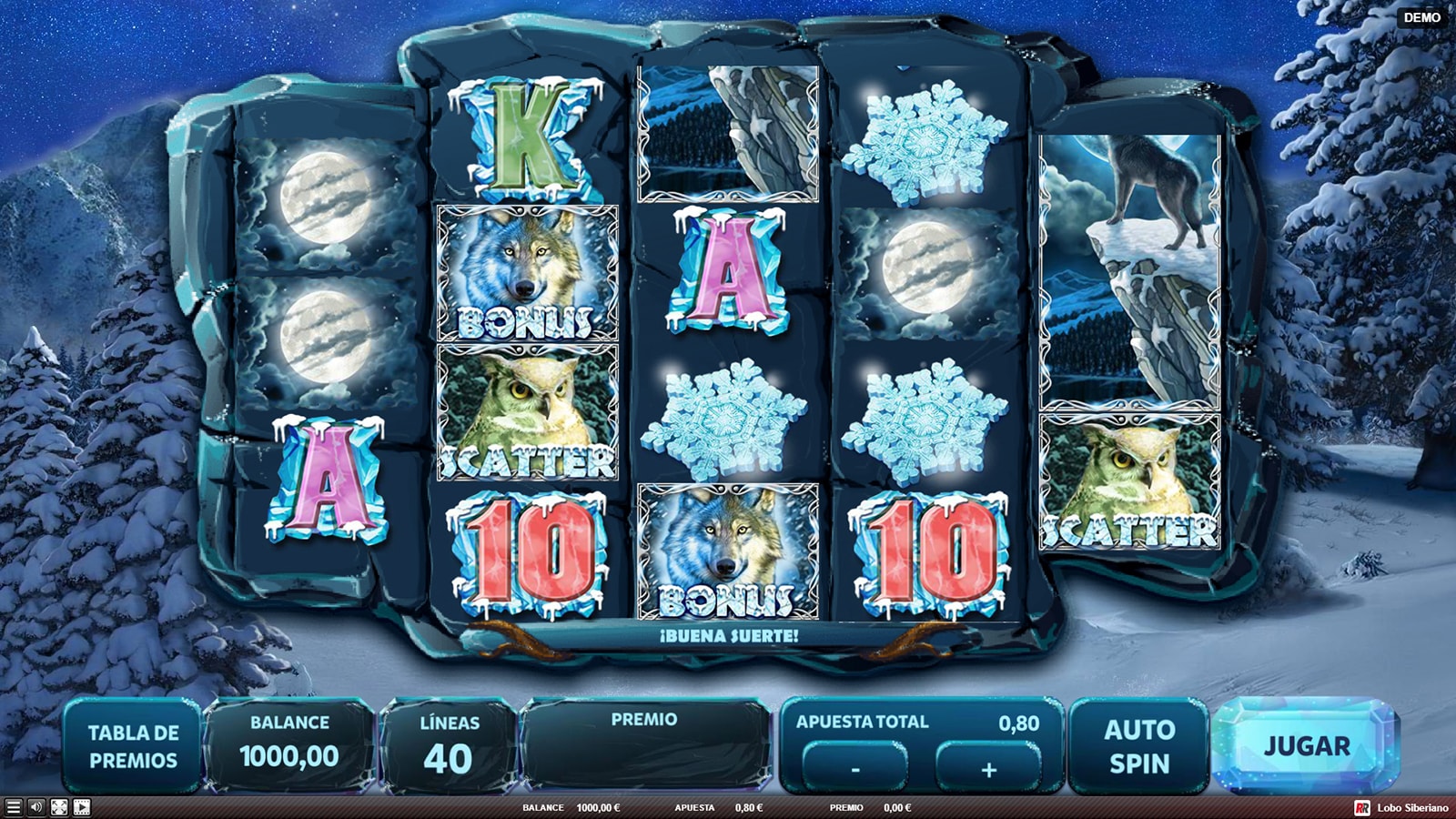Image resolution: width=1456 pixels, height=819 pixels.
Task: Toggle sound with the speaker icon
Action: (35, 807)
